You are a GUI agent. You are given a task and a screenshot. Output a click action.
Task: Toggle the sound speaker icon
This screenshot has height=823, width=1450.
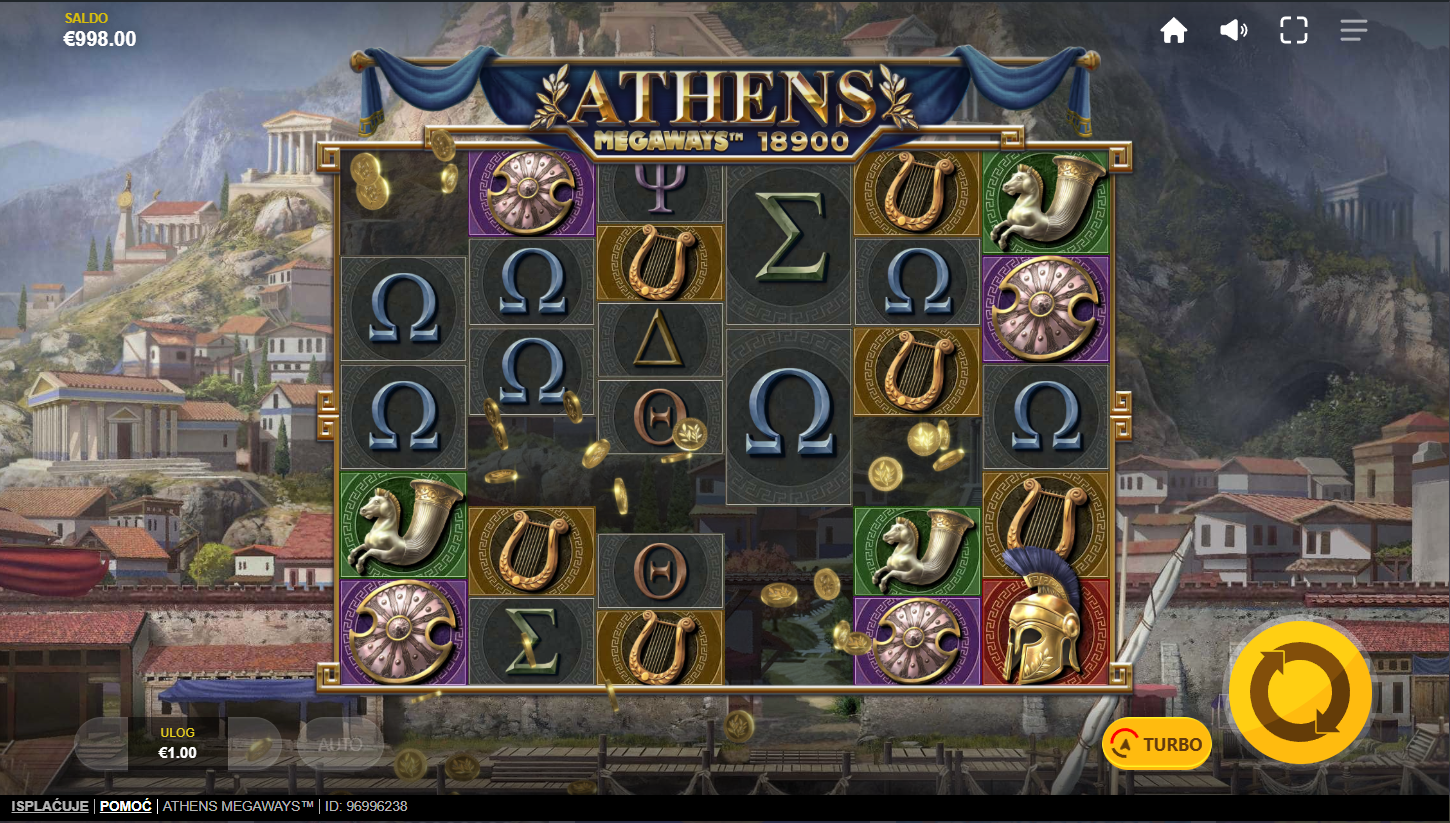click(1233, 31)
